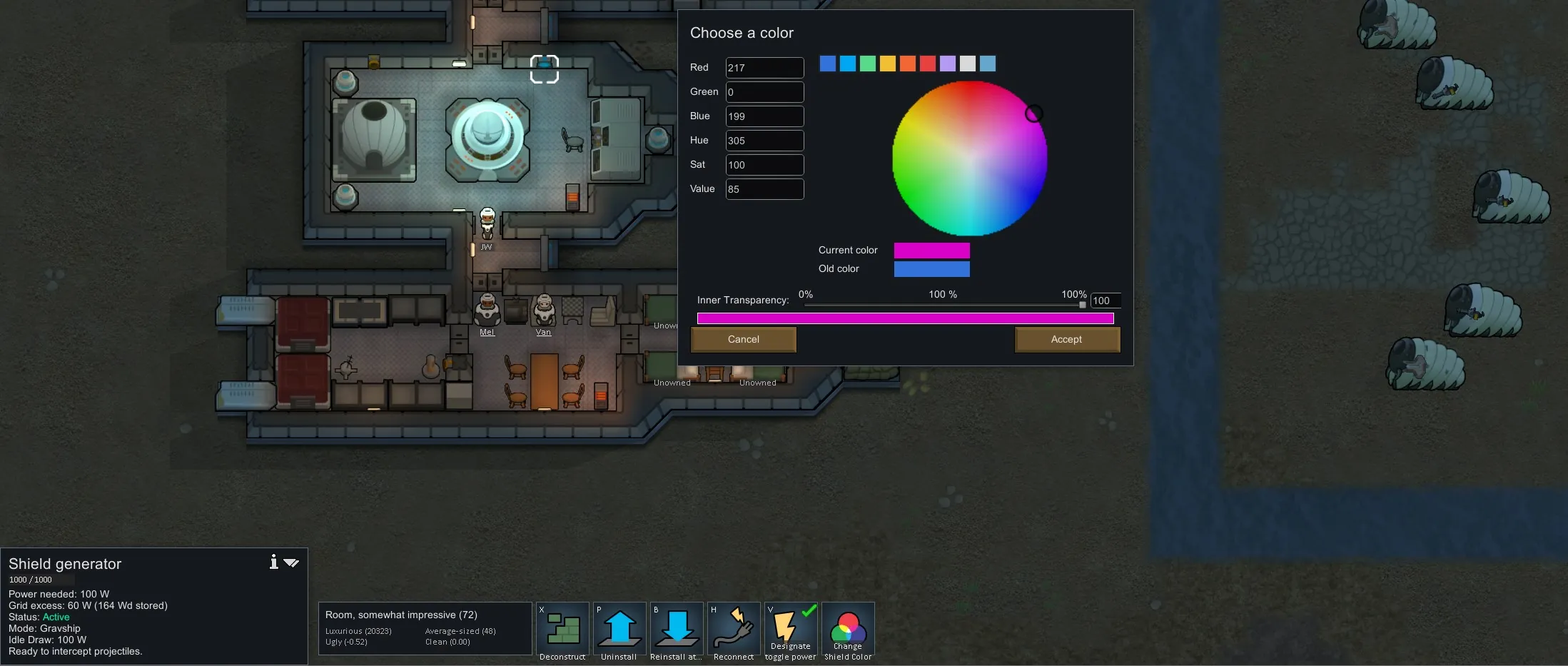1568x666 pixels.
Task: Edit the Inner Transparency percentage field
Action: pyautogui.click(x=1105, y=301)
